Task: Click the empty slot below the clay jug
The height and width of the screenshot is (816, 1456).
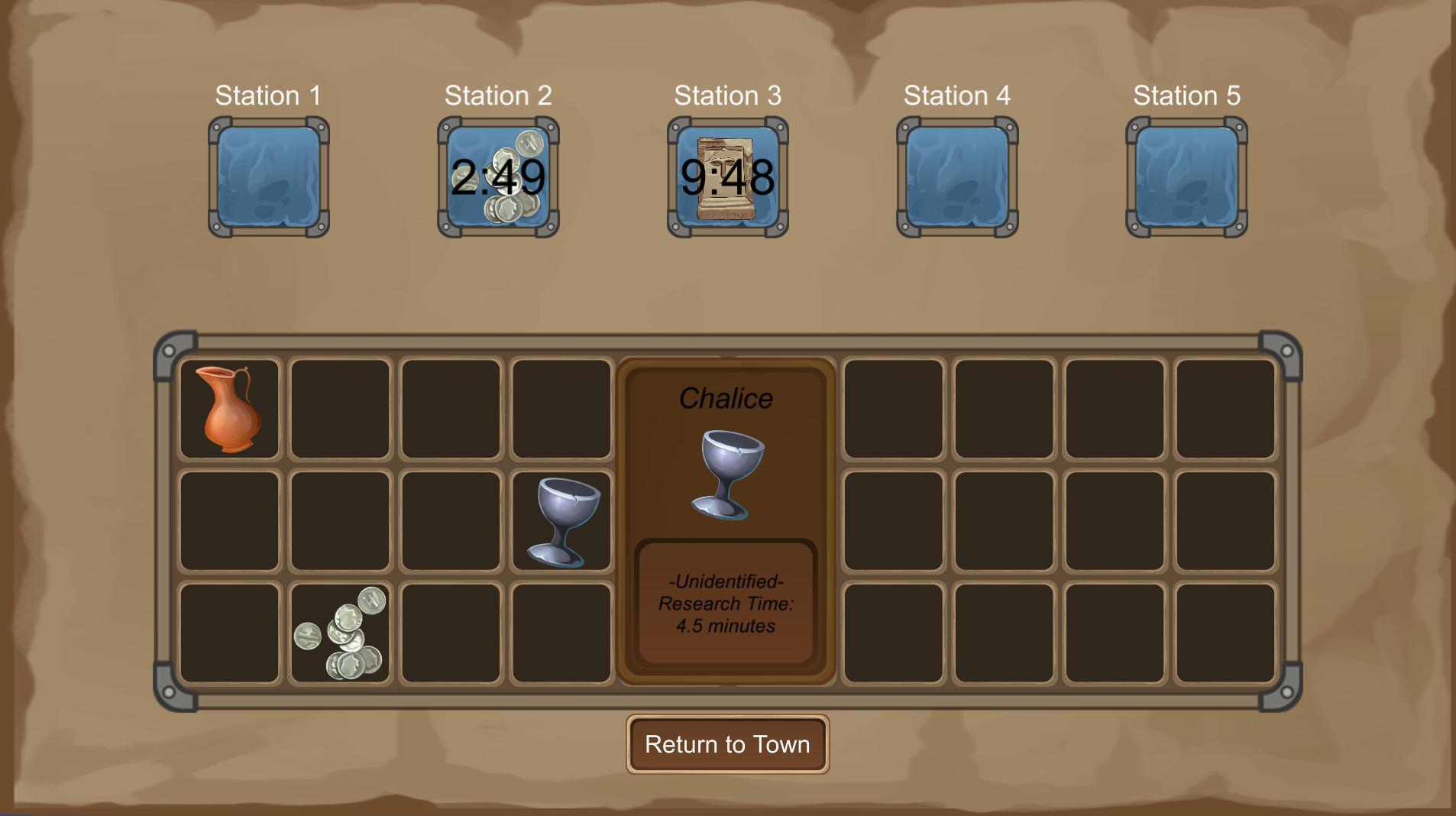Action: 229,520
